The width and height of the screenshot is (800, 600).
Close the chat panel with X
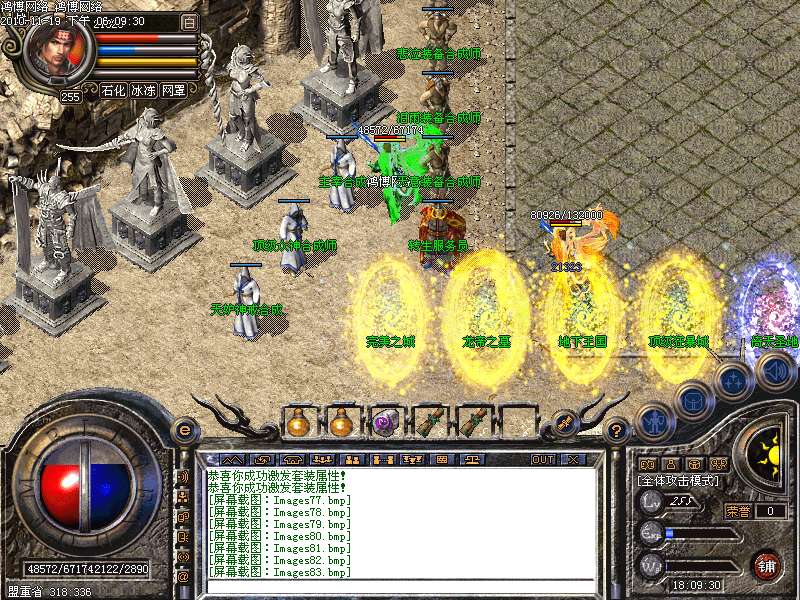pos(572,459)
